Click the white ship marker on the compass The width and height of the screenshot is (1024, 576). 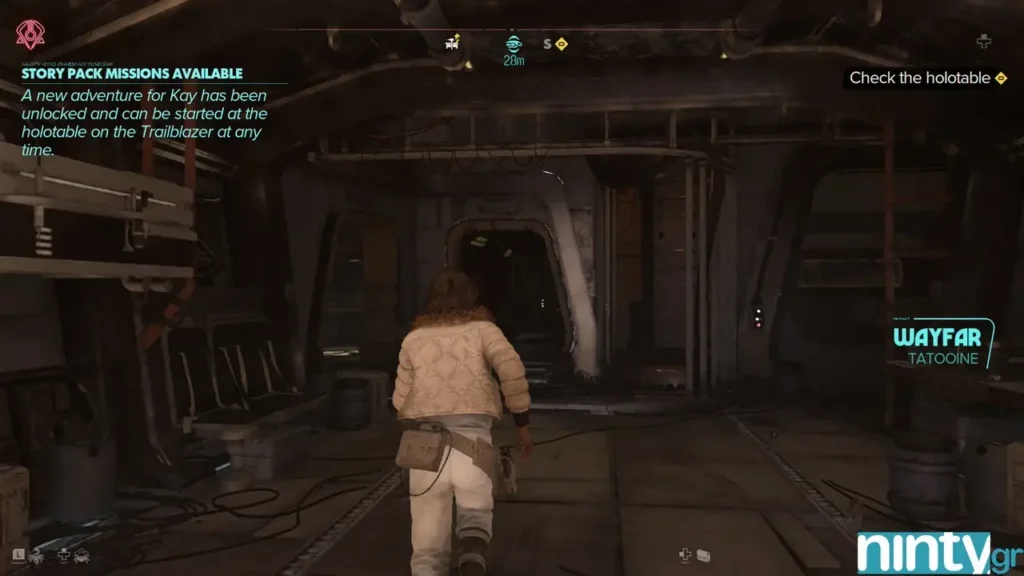click(x=452, y=42)
